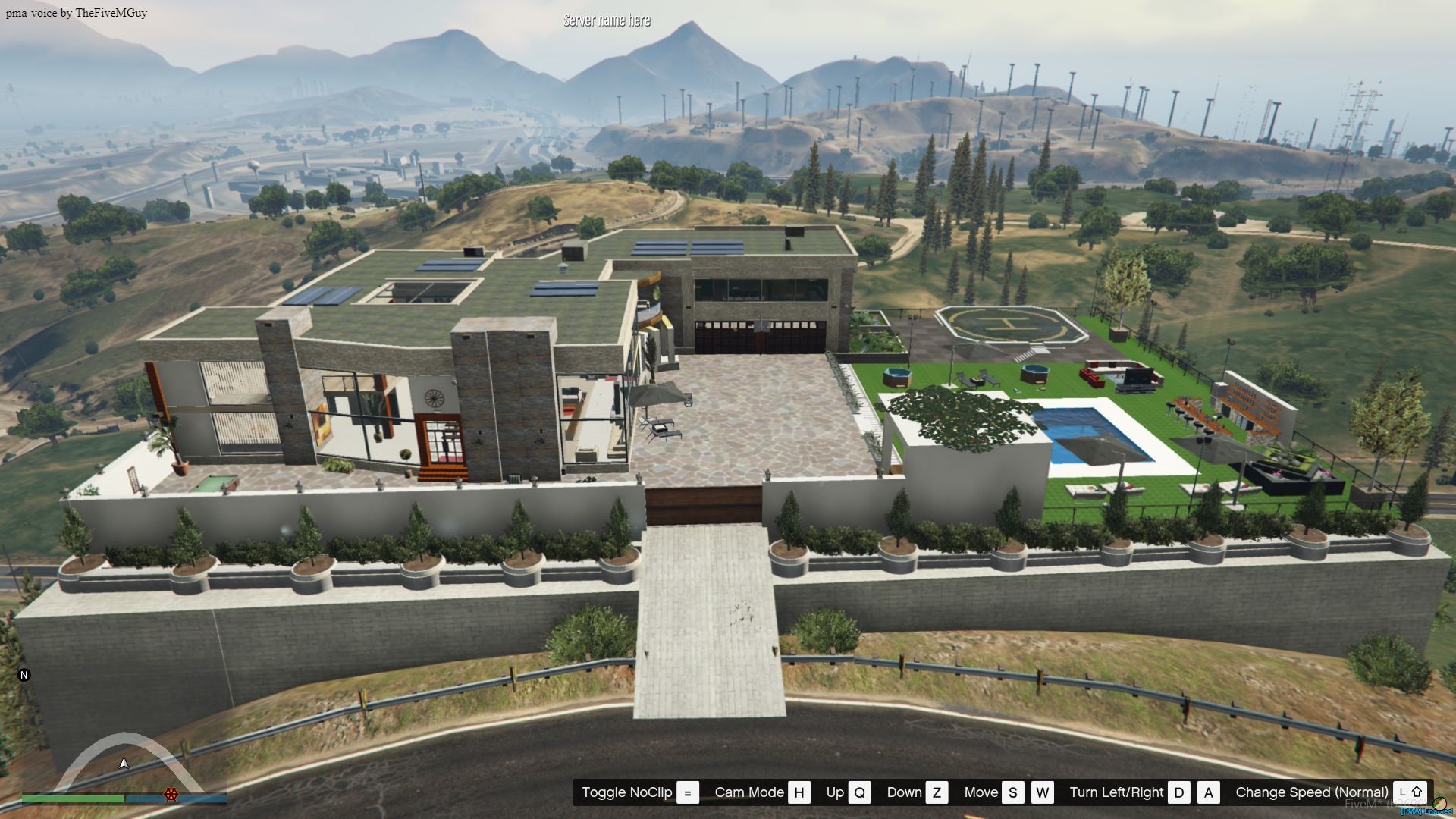Image resolution: width=1456 pixels, height=819 pixels.
Task: Click the white player arrow on minimap
Action: pos(124,763)
